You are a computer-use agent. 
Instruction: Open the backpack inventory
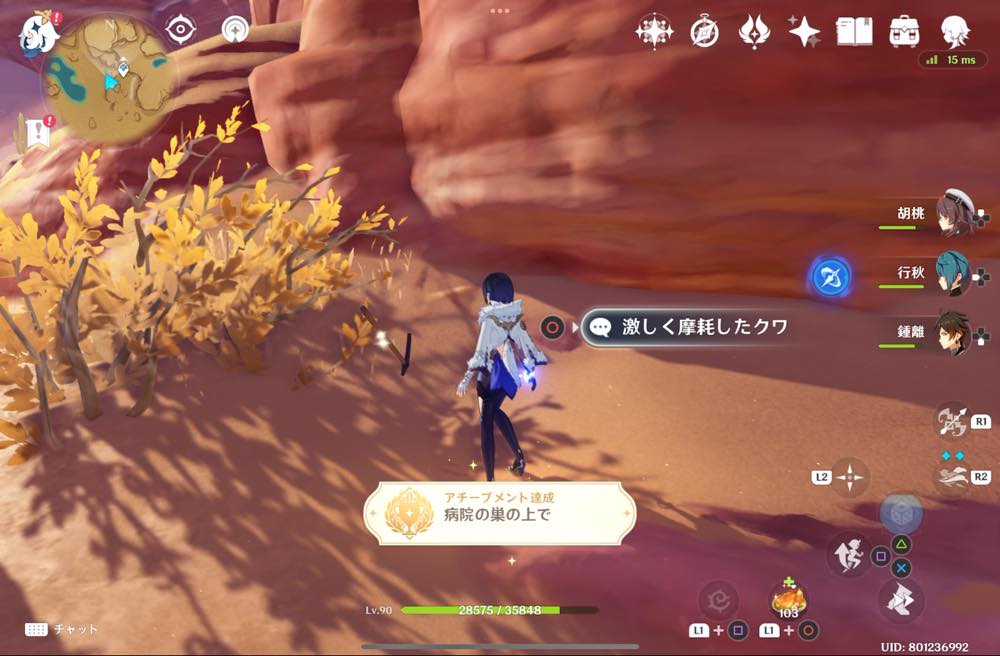905,32
